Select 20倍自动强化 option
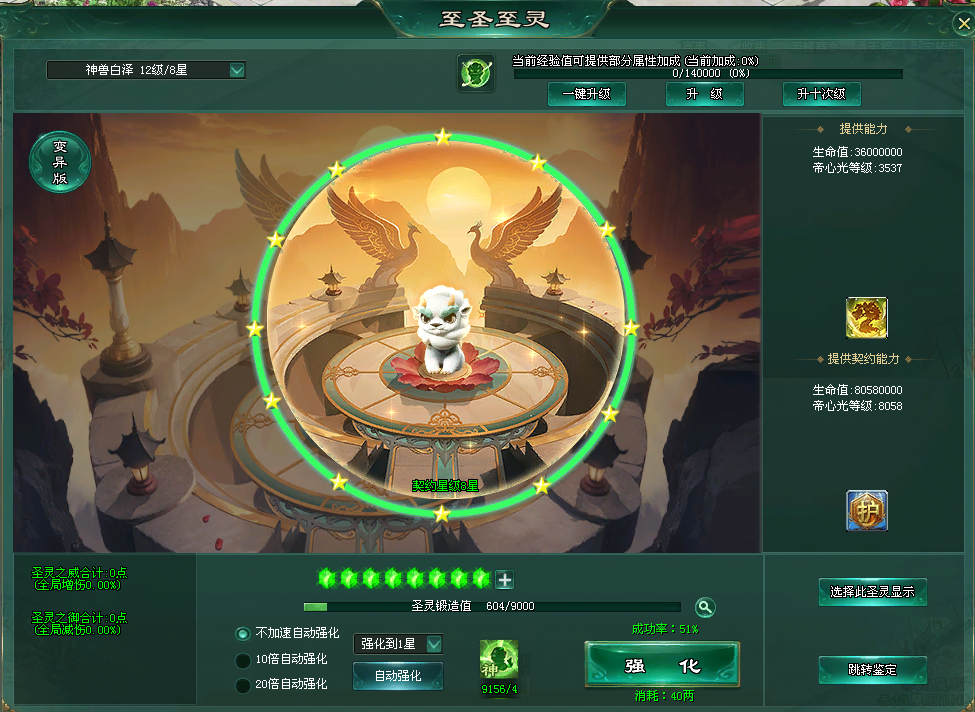 (x=242, y=685)
